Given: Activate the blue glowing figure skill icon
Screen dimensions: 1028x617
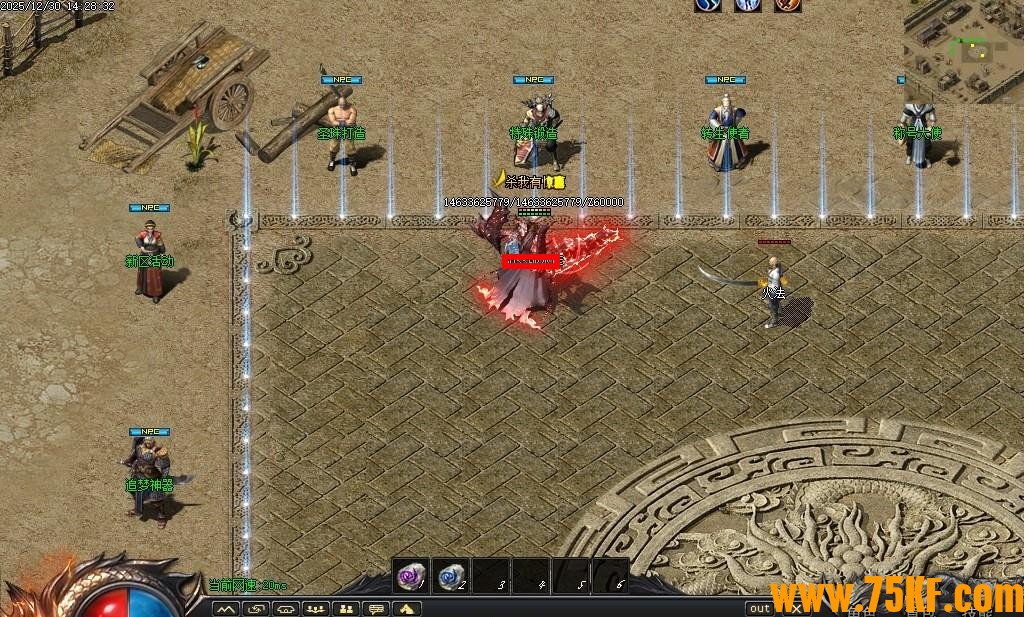Looking at the screenshot, I should (x=748, y=5).
